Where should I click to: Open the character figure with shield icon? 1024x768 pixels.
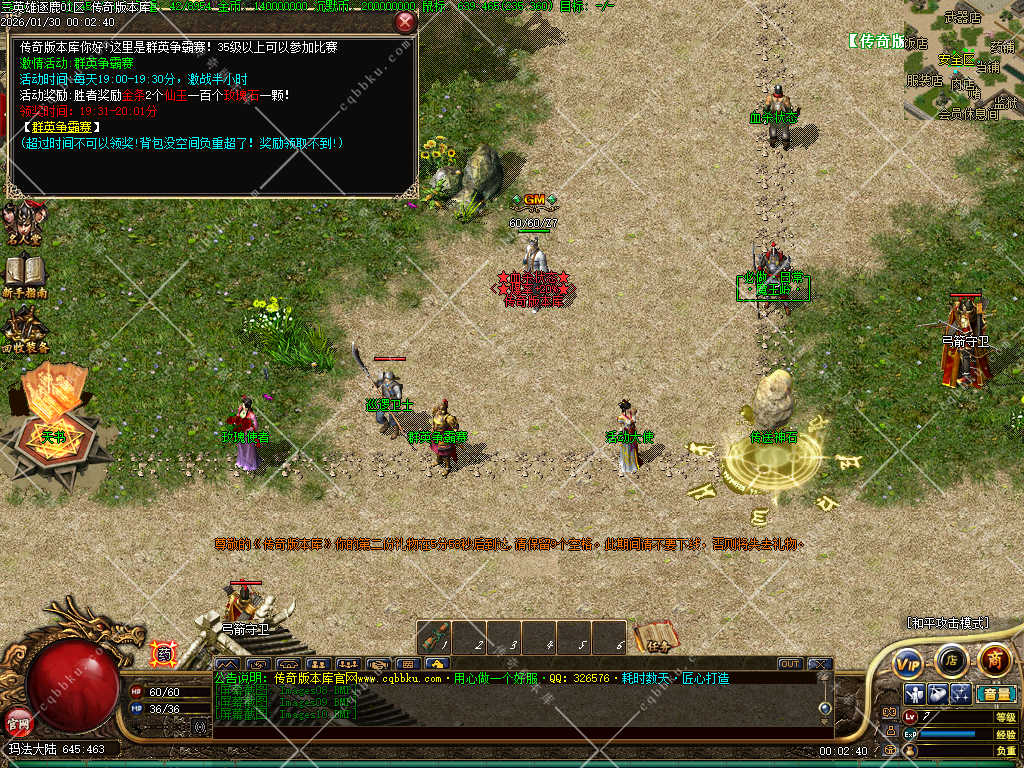pos(914,693)
